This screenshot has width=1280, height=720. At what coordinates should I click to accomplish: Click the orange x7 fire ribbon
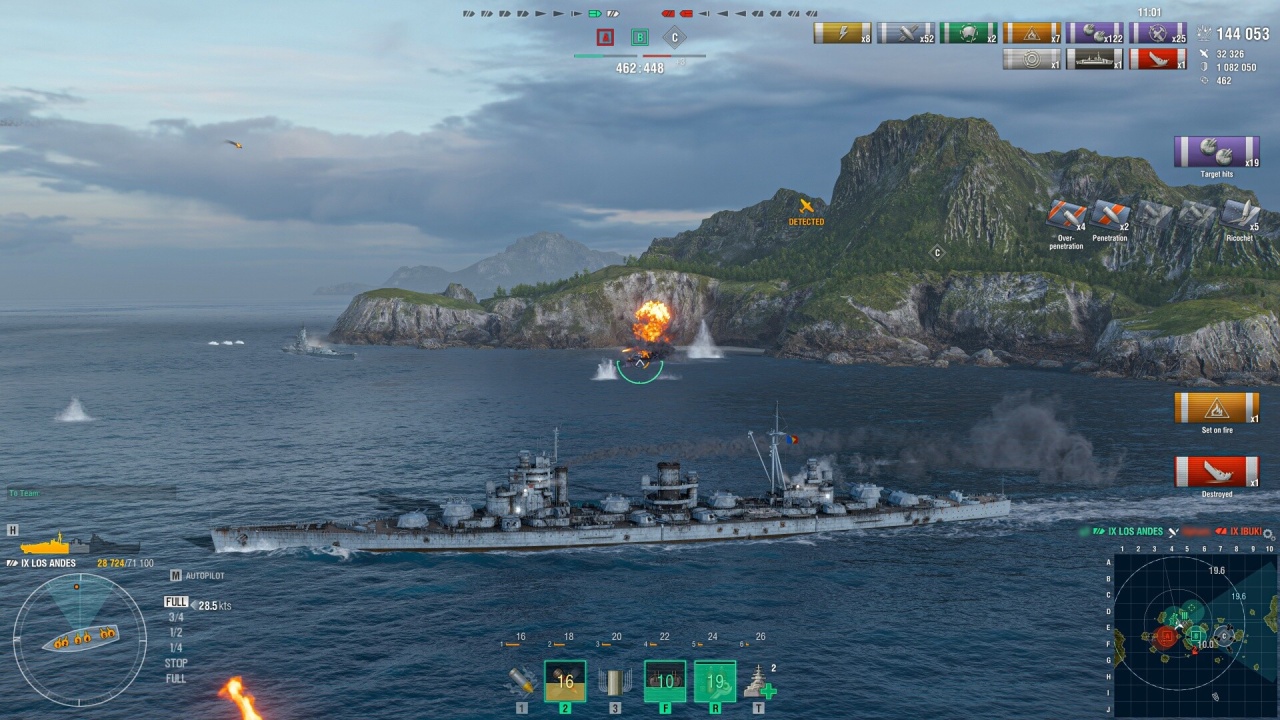tap(1032, 33)
